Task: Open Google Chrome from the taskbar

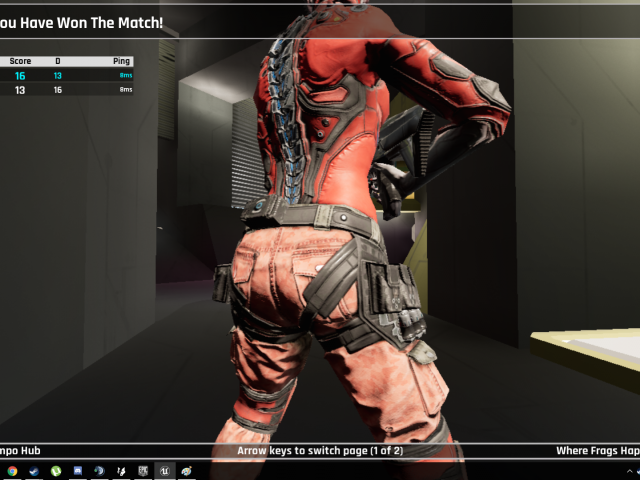Action: [12, 470]
